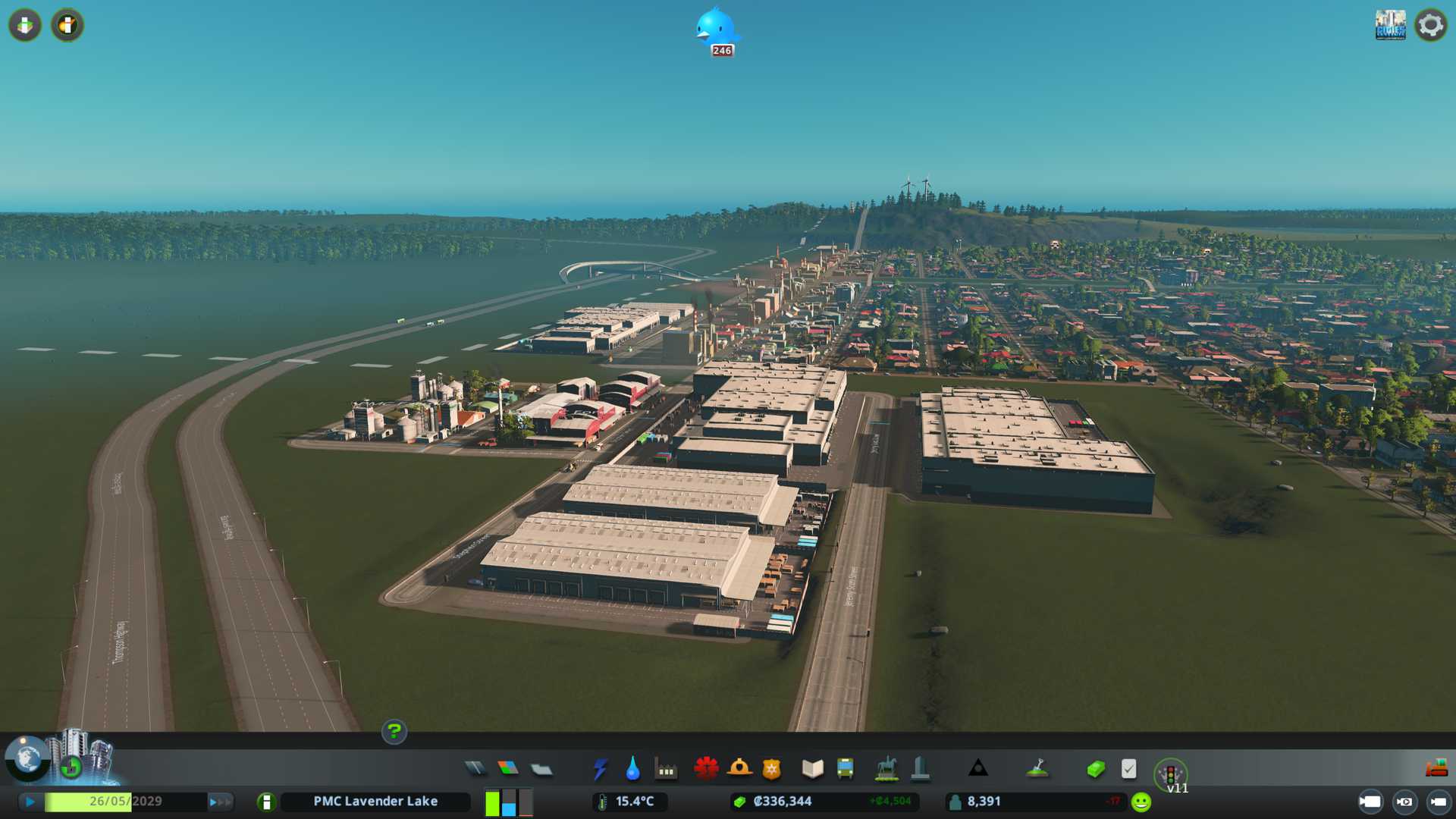Click the city name PMC Lavender Lake
The image size is (1456, 819).
pyautogui.click(x=375, y=802)
